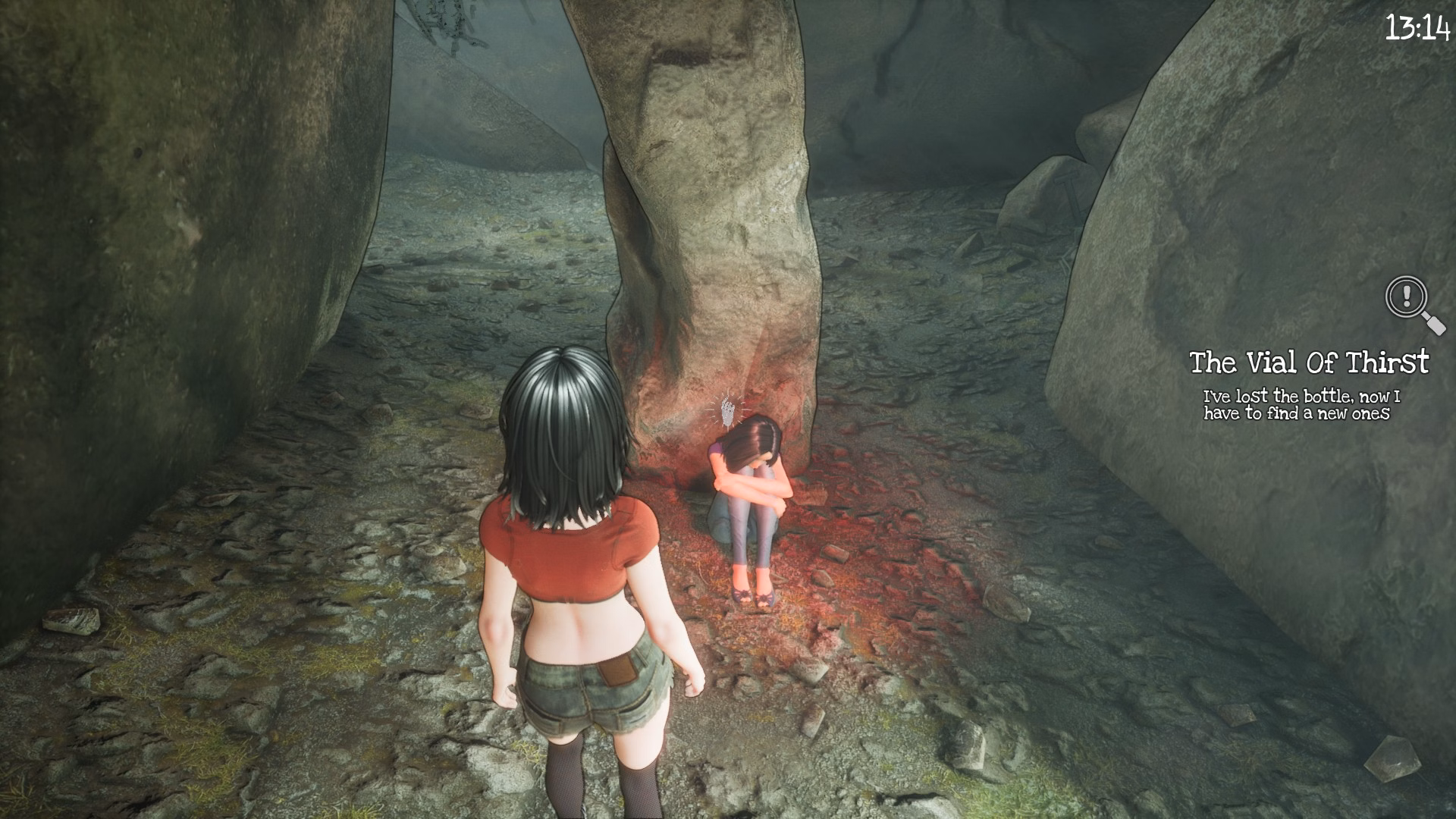Click the hand interaction icon

(728, 410)
